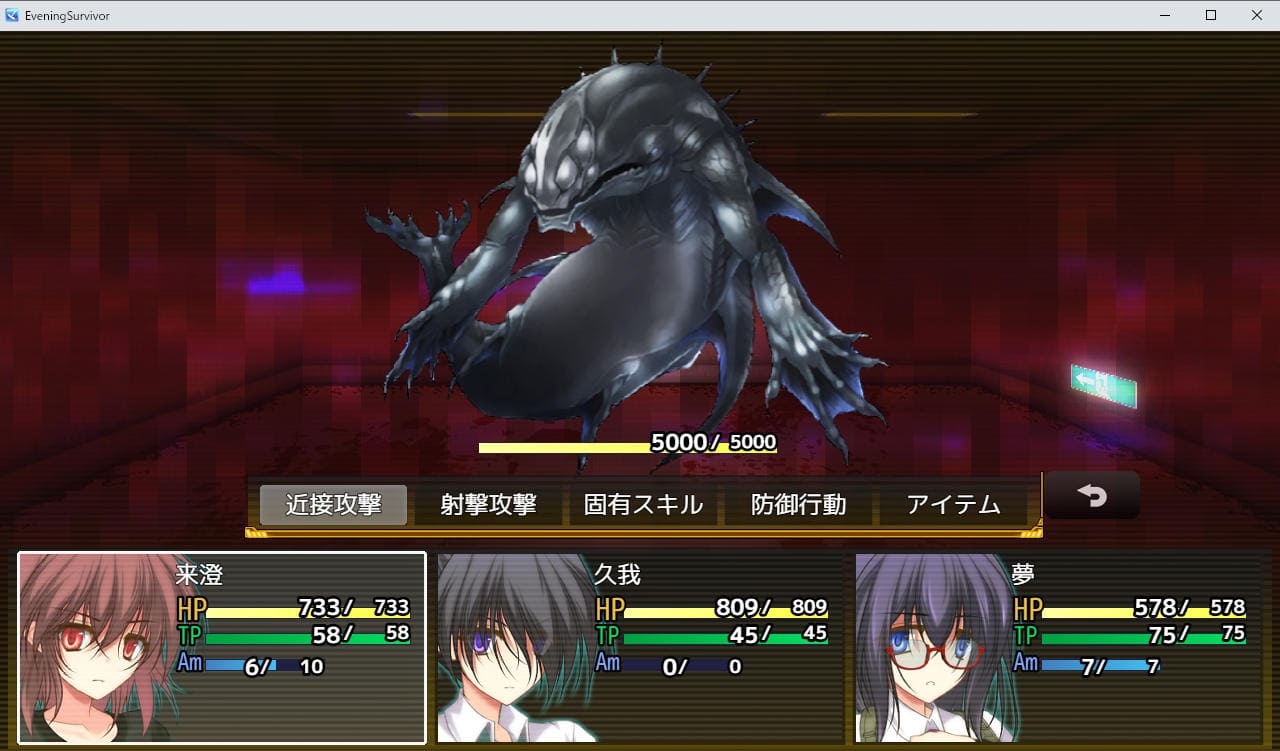Viewport: 1280px width, 751px height.
Task: Select party member 来澄's status panel
Action: click(x=222, y=648)
